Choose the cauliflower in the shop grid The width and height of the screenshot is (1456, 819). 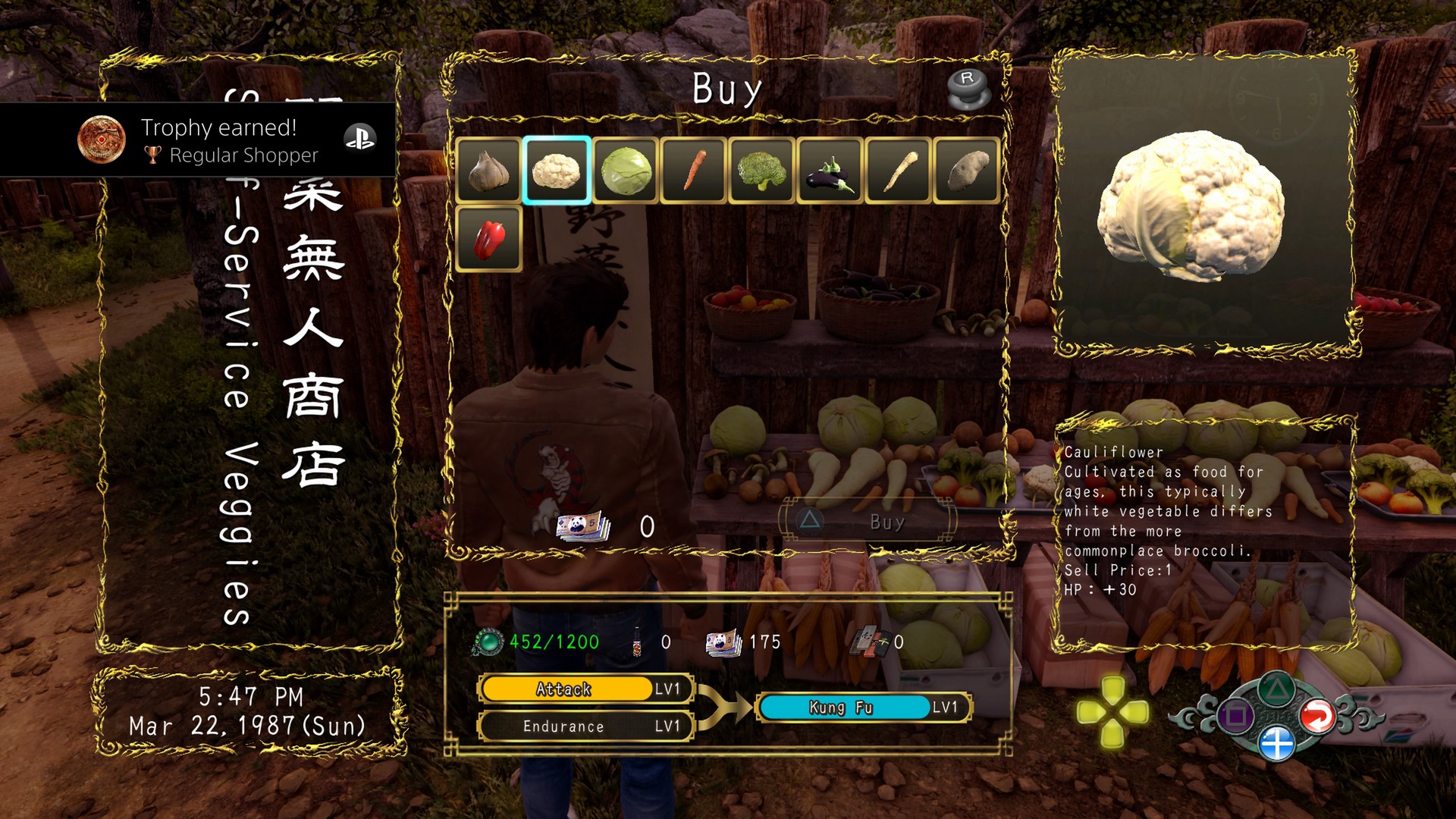point(557,171)
